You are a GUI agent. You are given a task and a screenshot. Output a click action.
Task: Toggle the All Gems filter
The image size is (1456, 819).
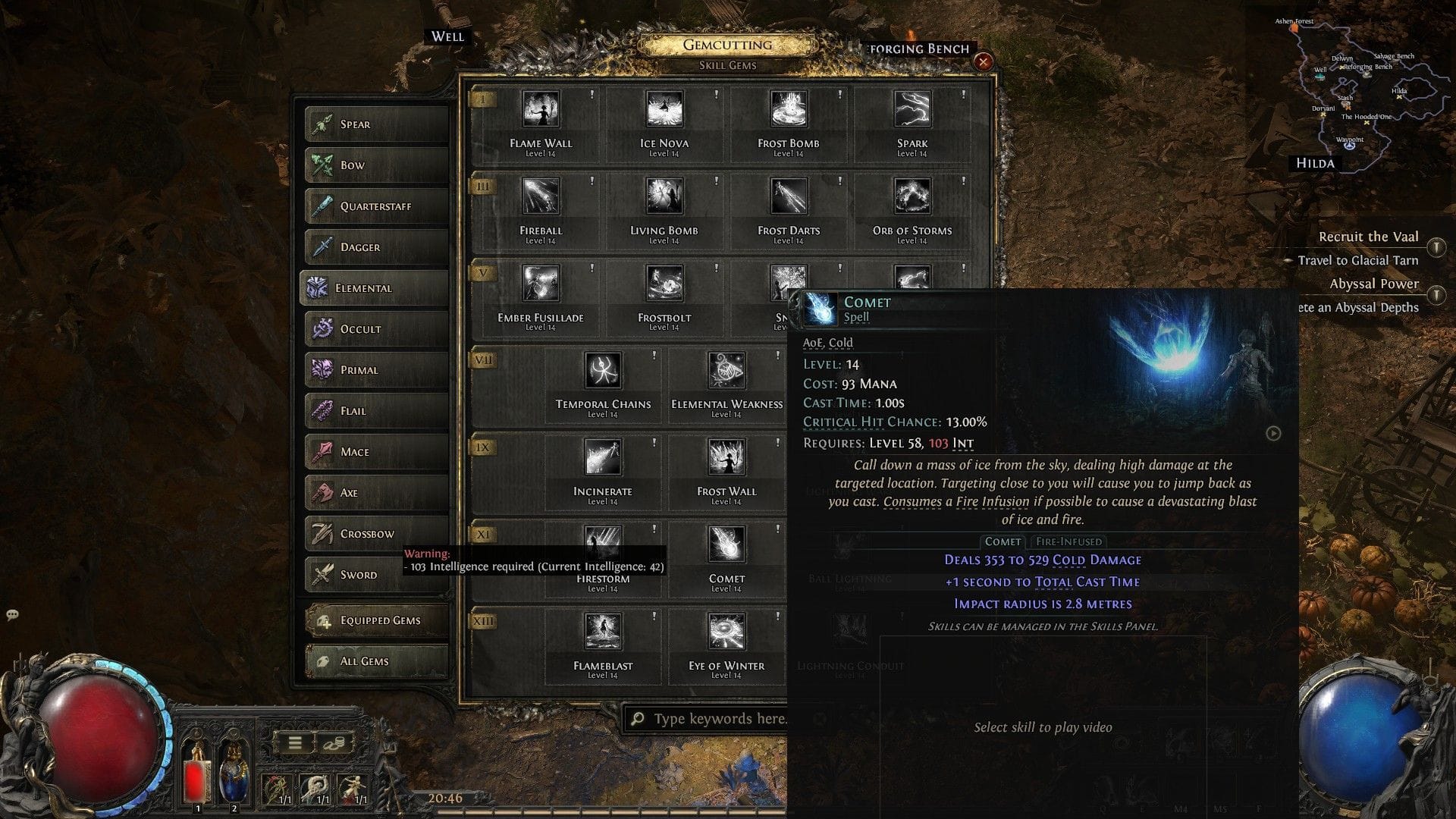pos(375,661)
